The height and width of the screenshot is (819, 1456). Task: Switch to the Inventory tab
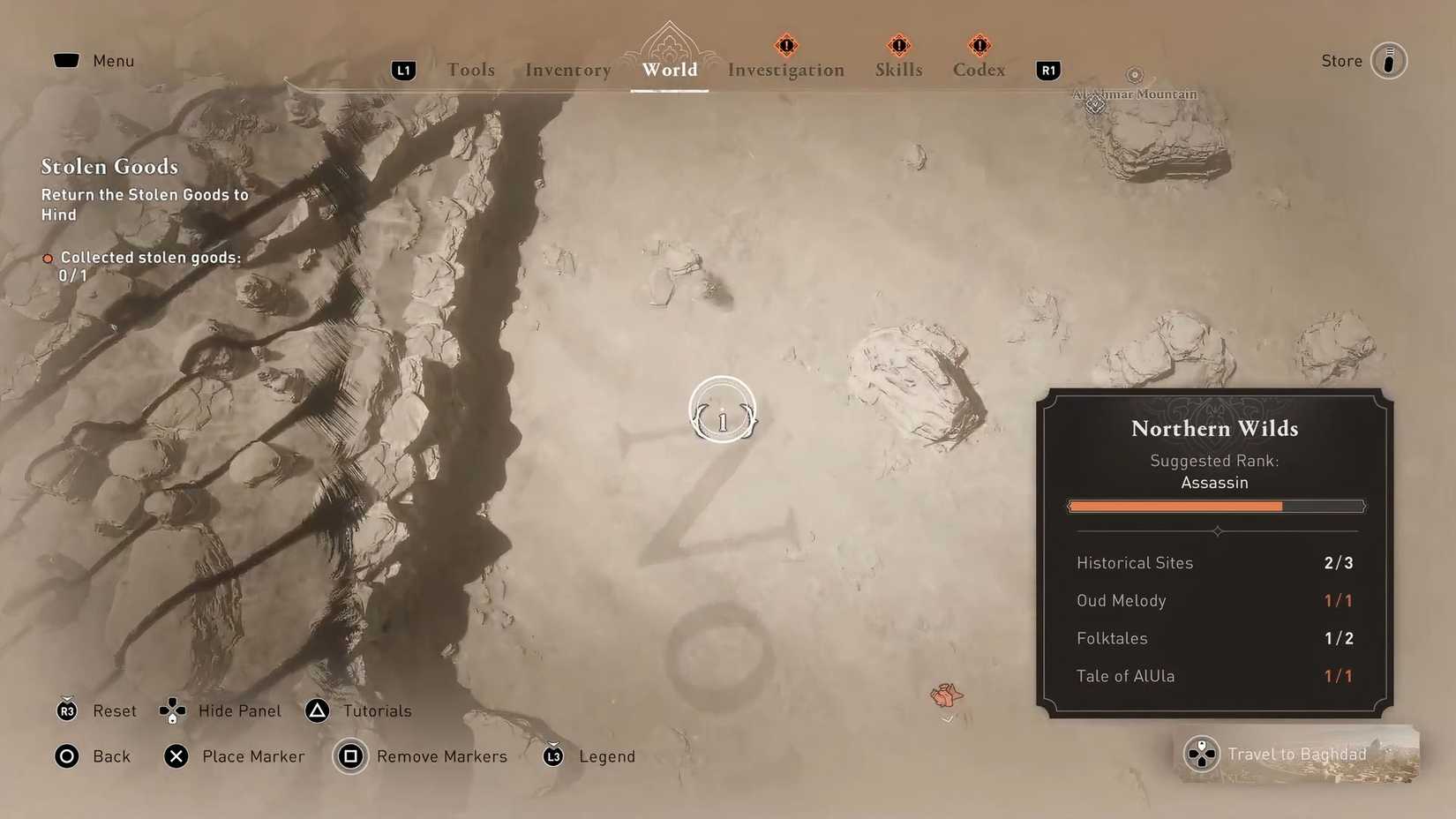point(567,70)
